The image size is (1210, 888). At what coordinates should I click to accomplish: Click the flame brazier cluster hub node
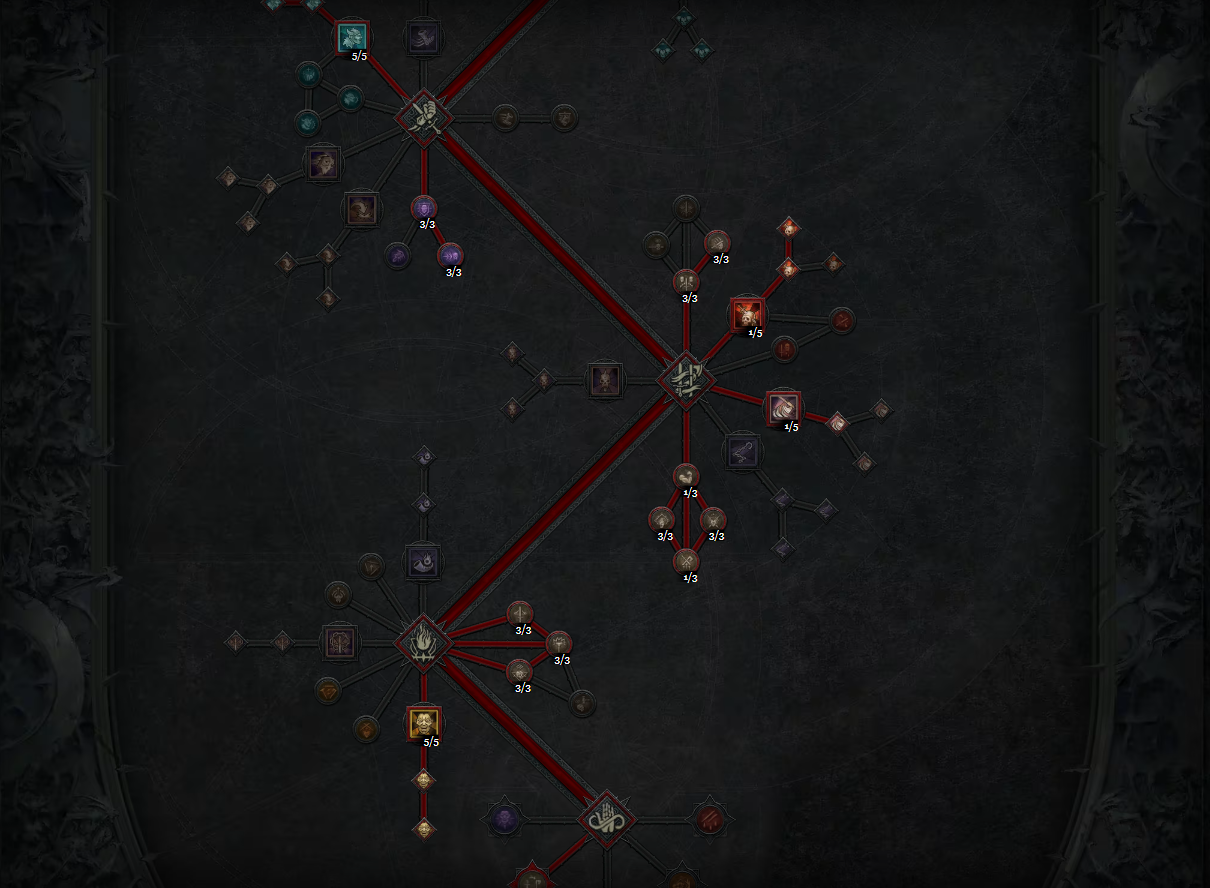pos(424,643)
